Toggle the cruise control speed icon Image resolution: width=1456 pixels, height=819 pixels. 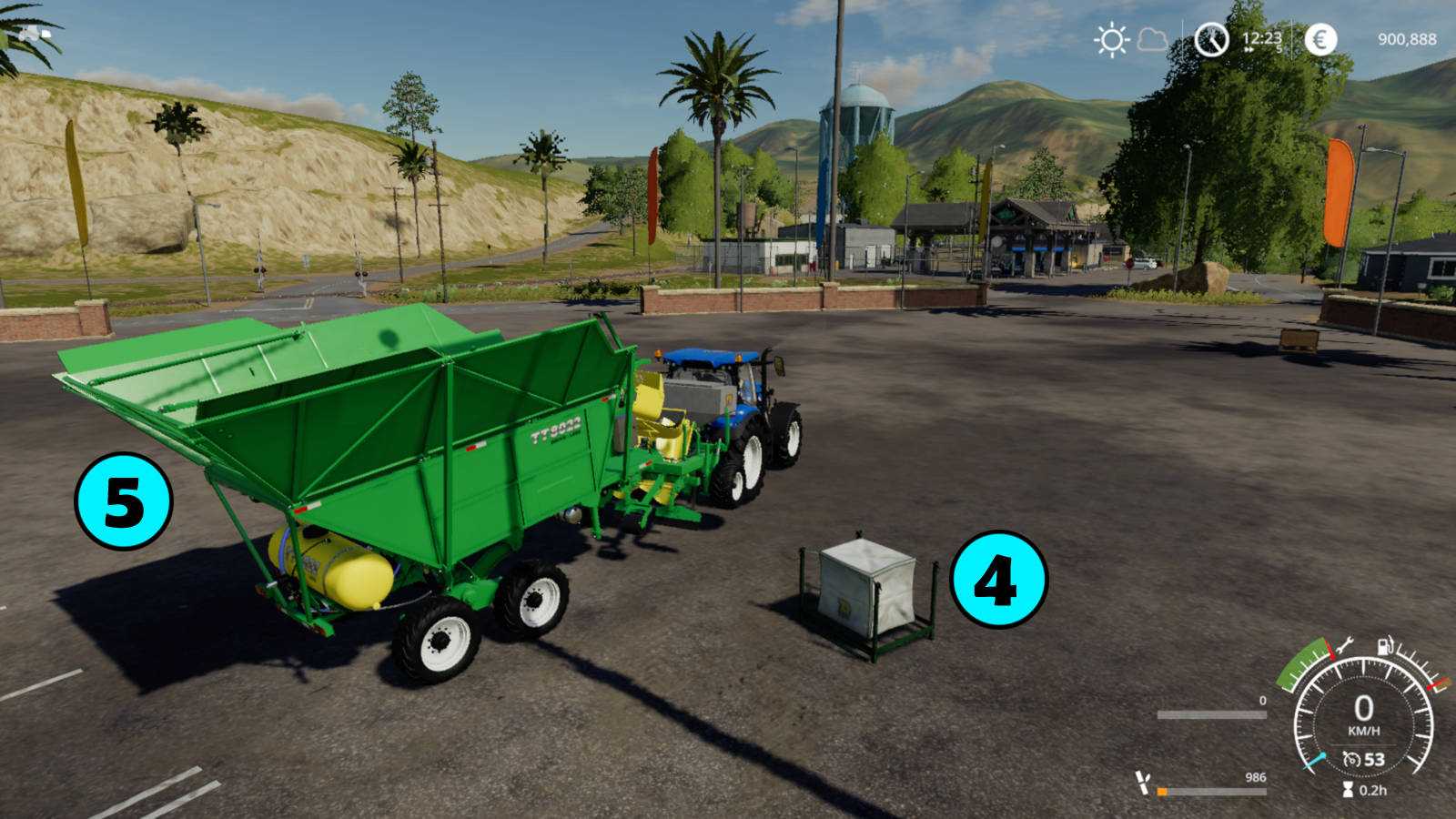pos(1351,759)
